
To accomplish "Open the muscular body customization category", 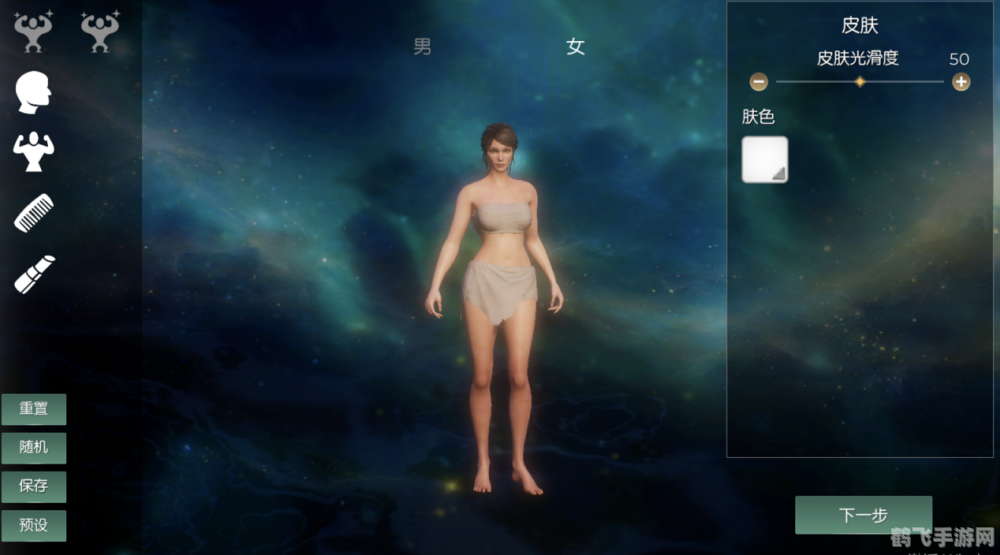I will (x=33, y=151).
